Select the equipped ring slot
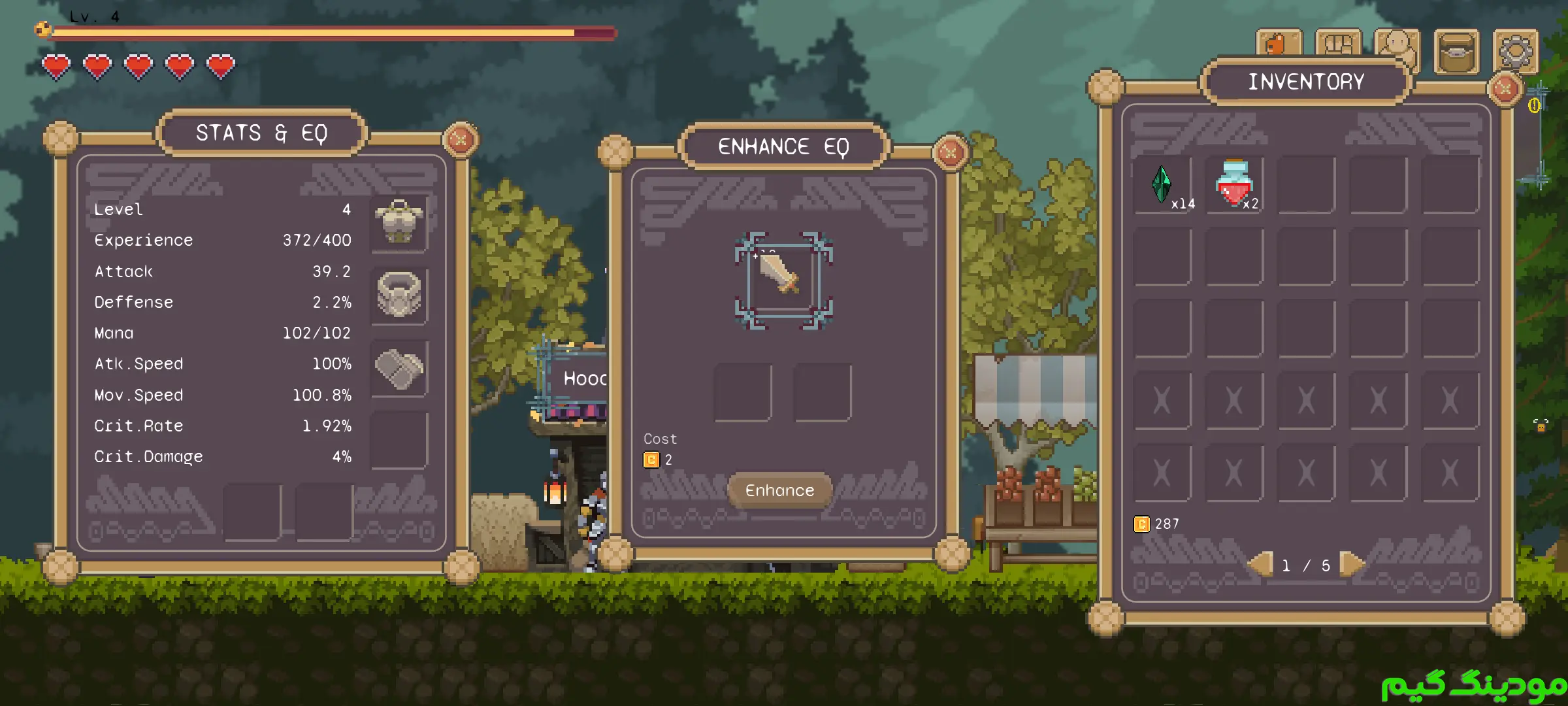Image resolution: width=1568 pixels, height=706 pixels. [x=399, y=295]
